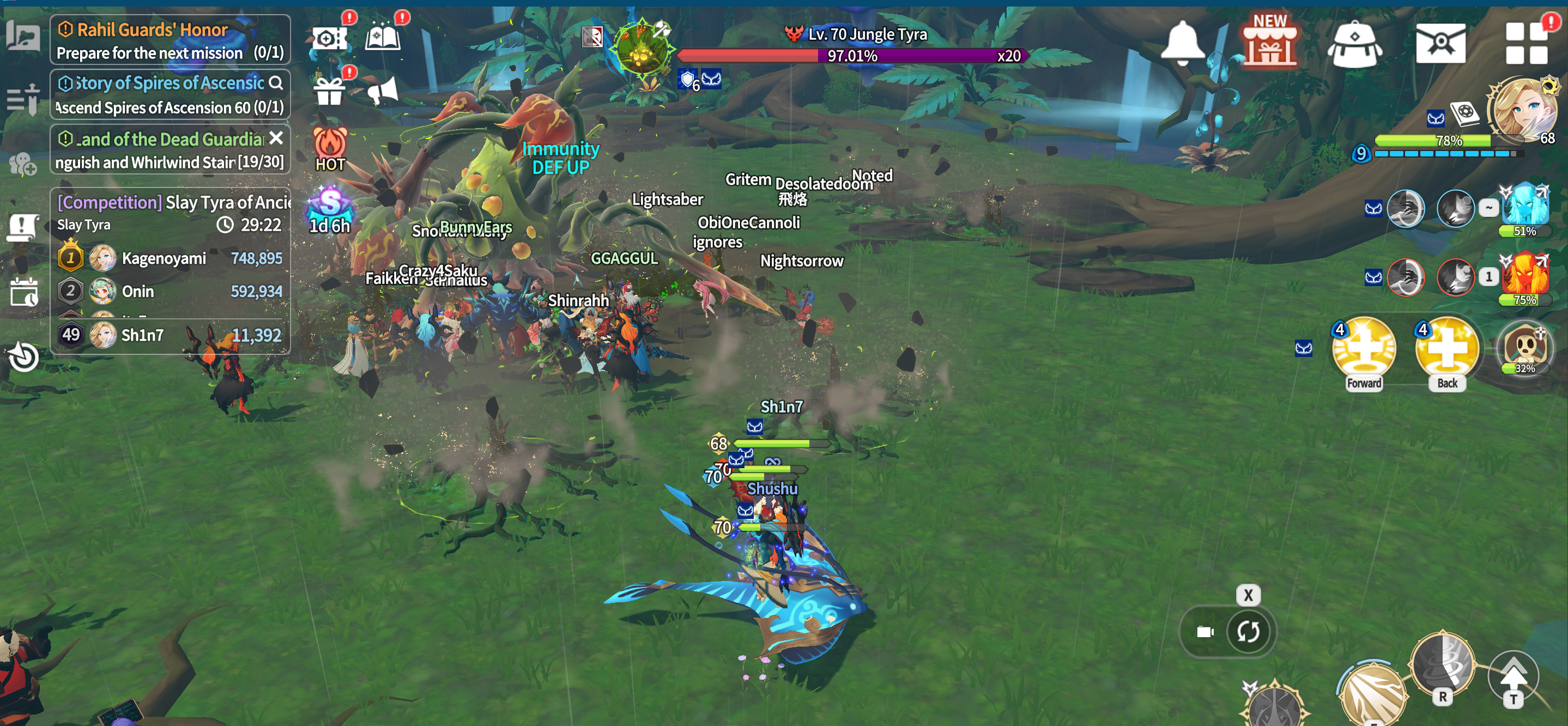Click the HOT event icon
Viewport: 1568px width, 726px height.
click(330, 148)
